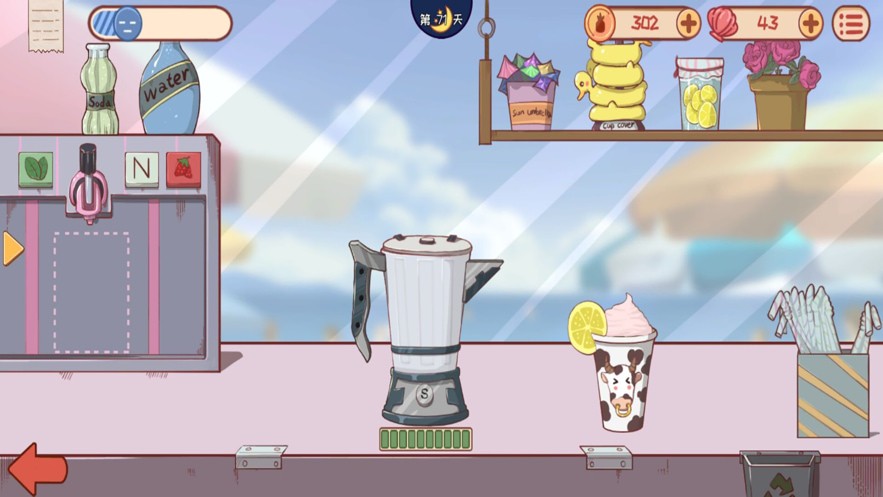Screen dimensions: 883x497
Task: Choose the N flavor button
Action: [x=141, y=169]
